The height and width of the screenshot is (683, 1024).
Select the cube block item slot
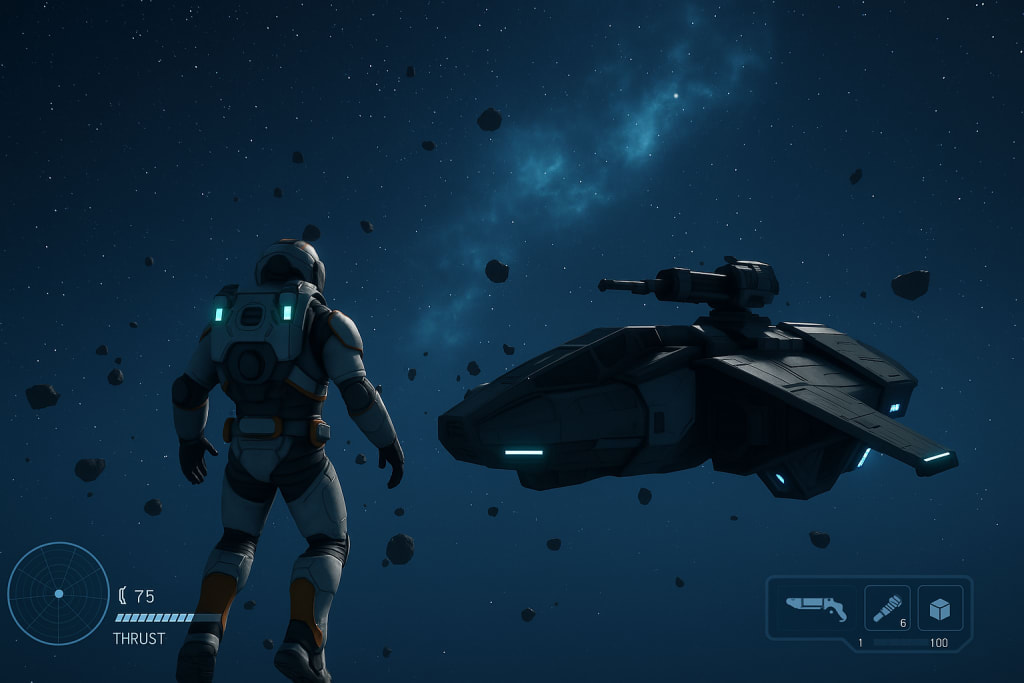click(940, 608)
